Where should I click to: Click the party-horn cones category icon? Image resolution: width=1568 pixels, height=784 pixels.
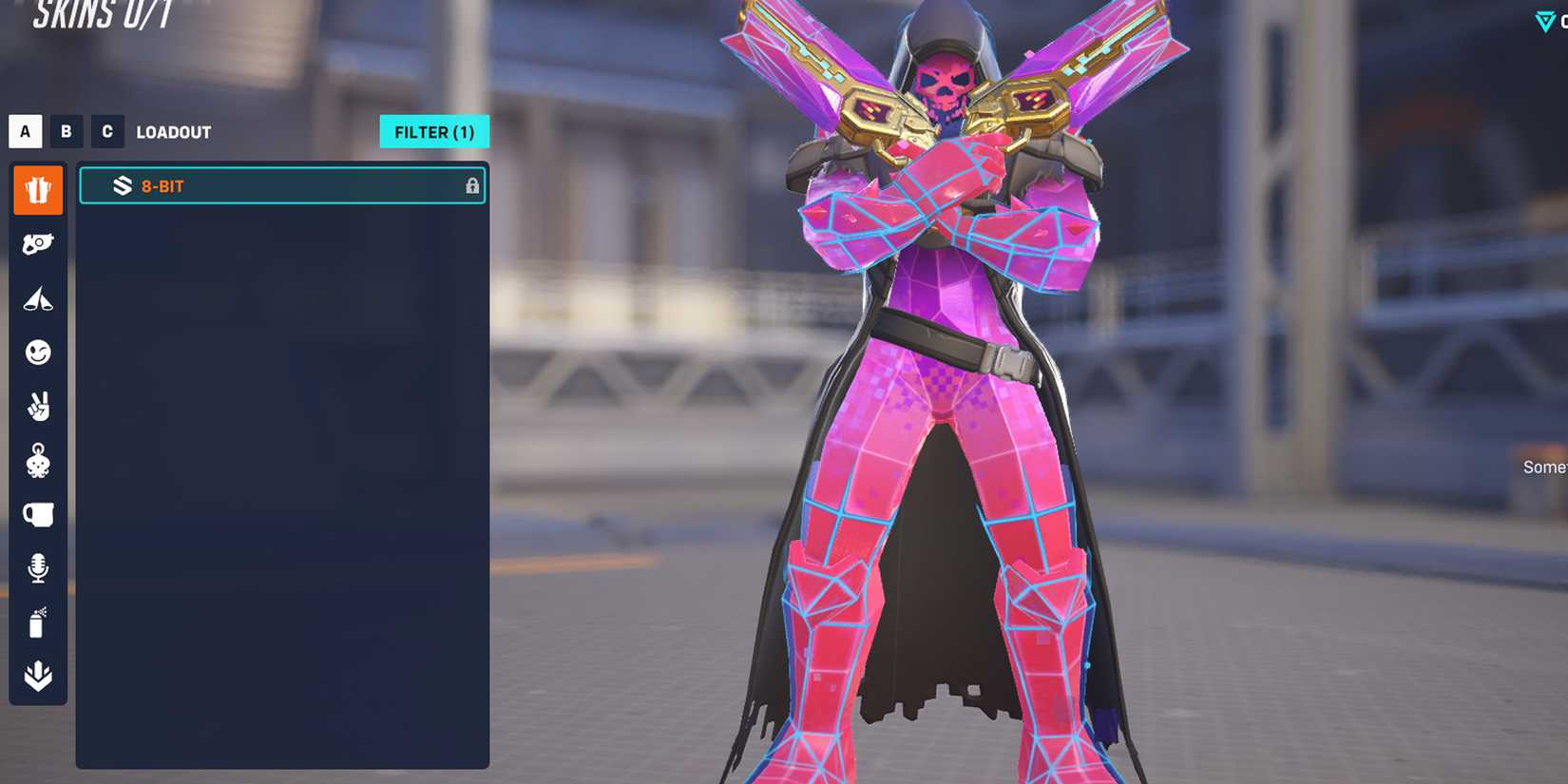37,298
